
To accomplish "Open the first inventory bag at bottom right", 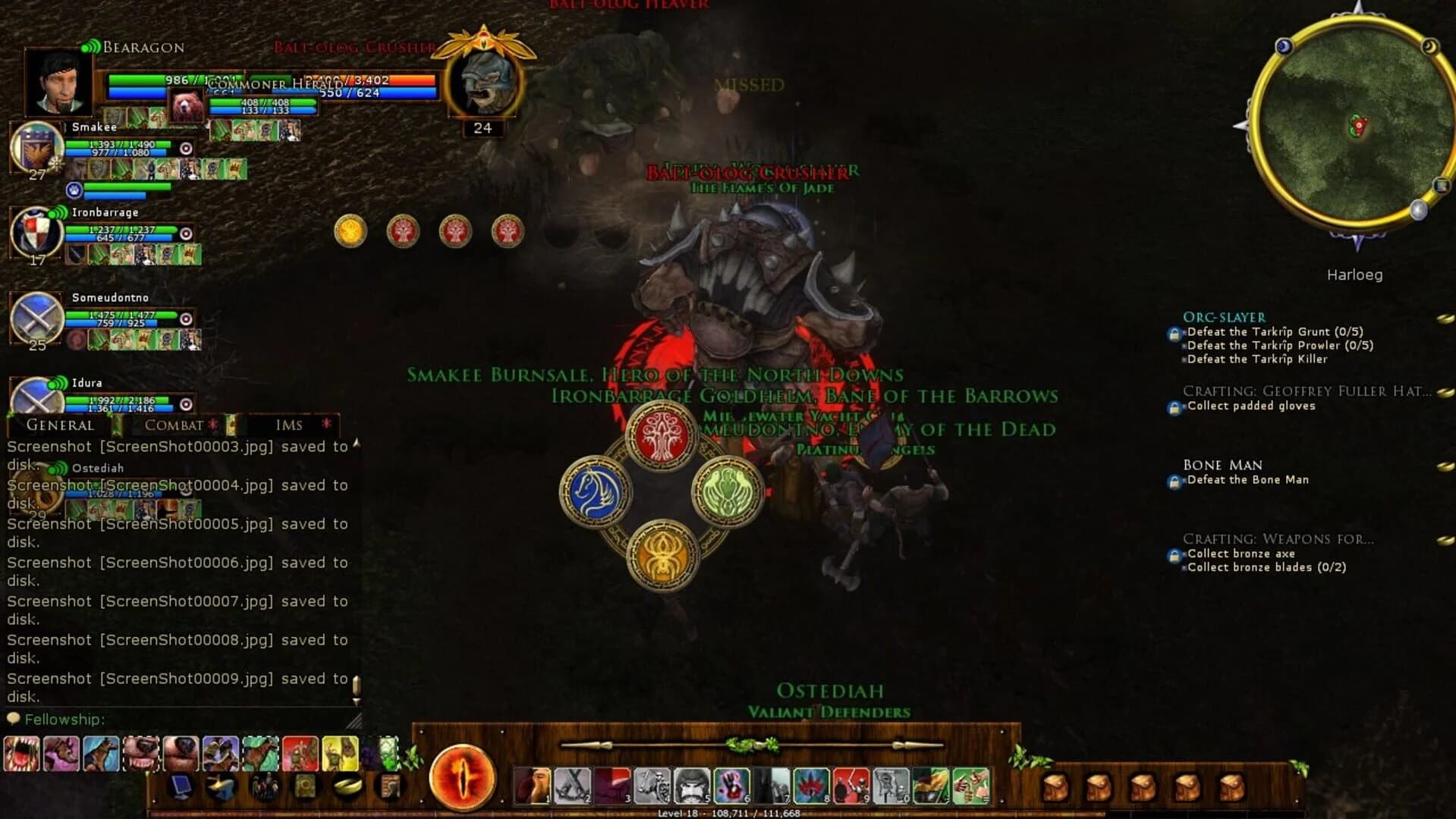I will (x=1056, y=786).
